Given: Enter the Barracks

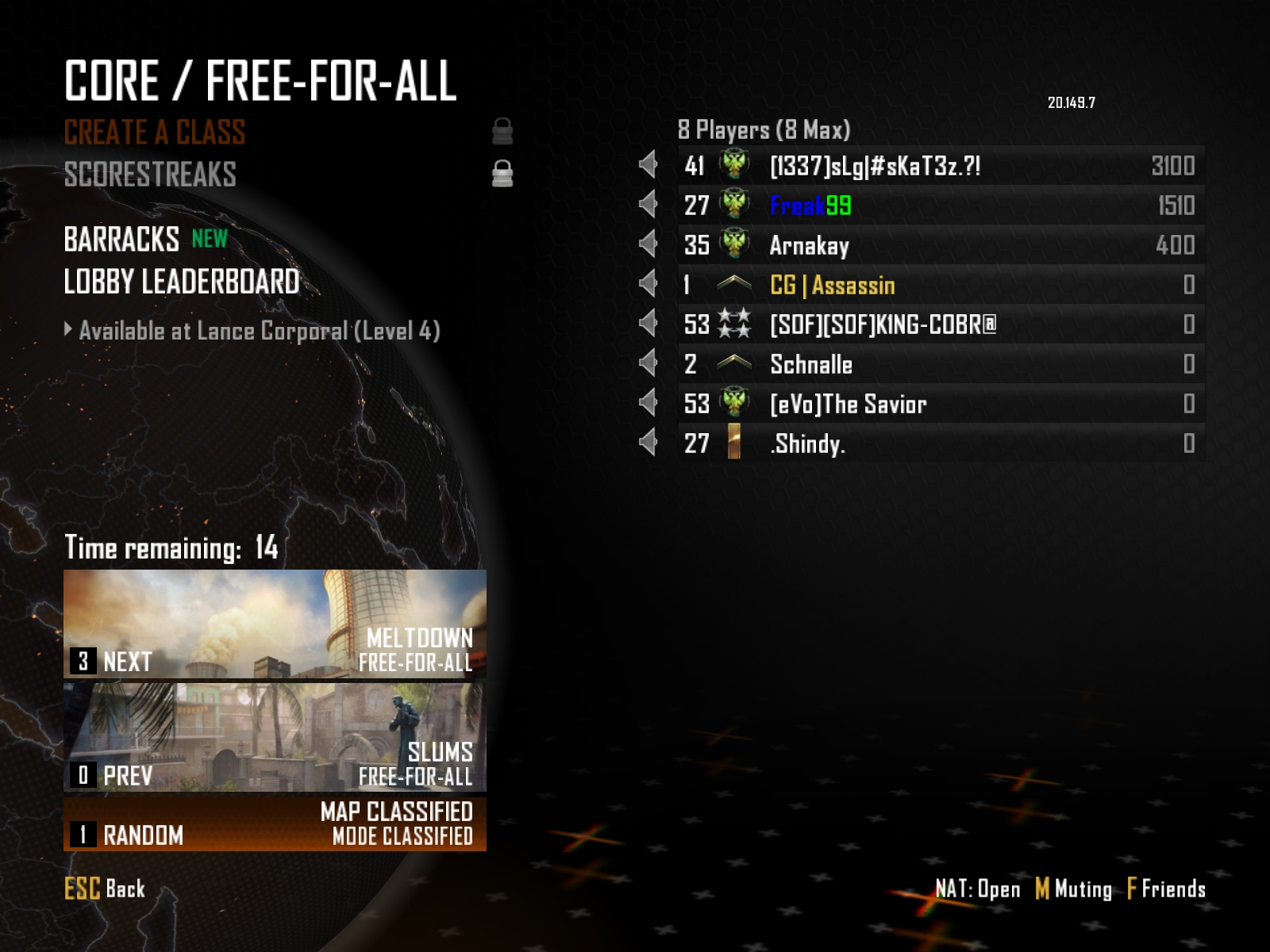Looking at the screenshot, I should click(x=121, y=240).
